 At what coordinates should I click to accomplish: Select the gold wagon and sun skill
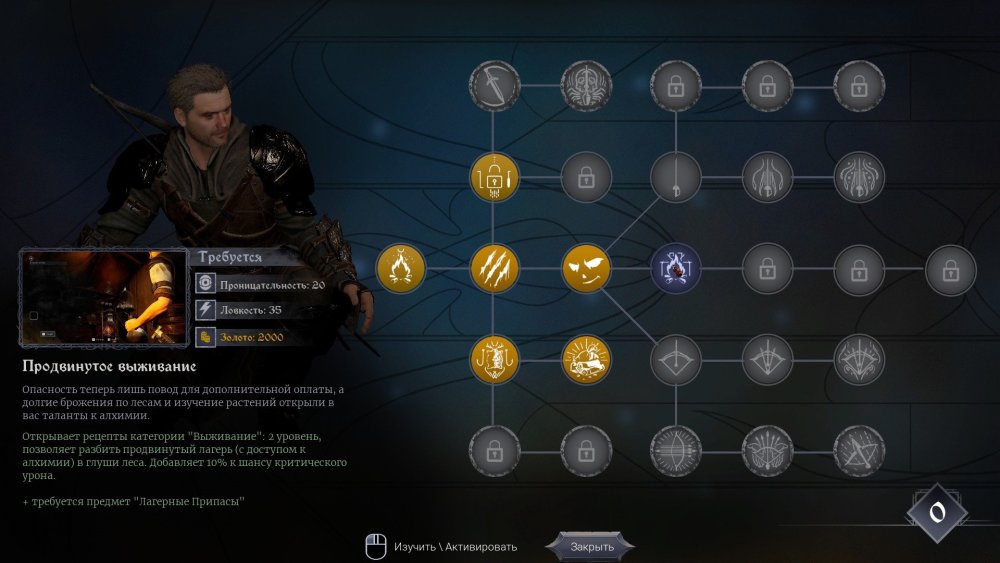[x=586, y=360]
